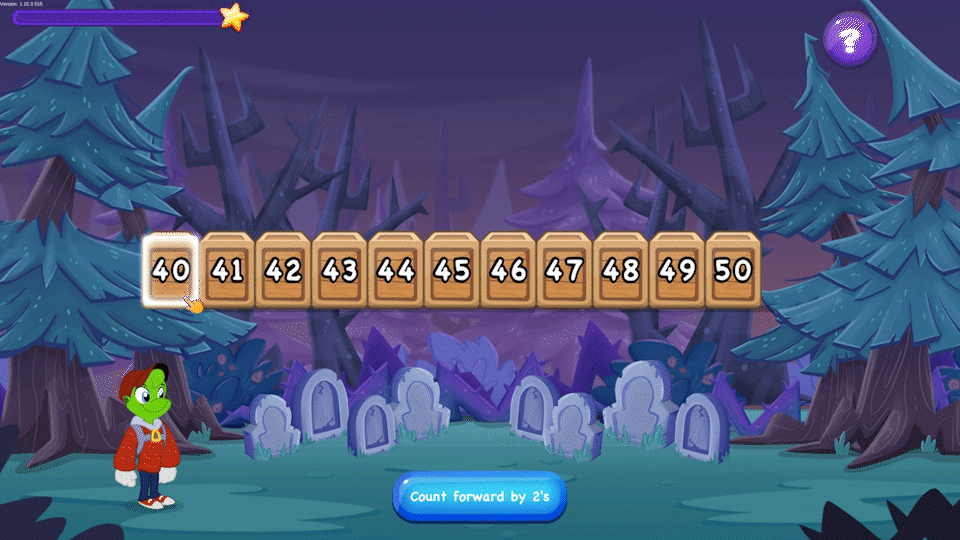Open the purple question mark help
Screen dimensions: 960x540
(850, 40)
